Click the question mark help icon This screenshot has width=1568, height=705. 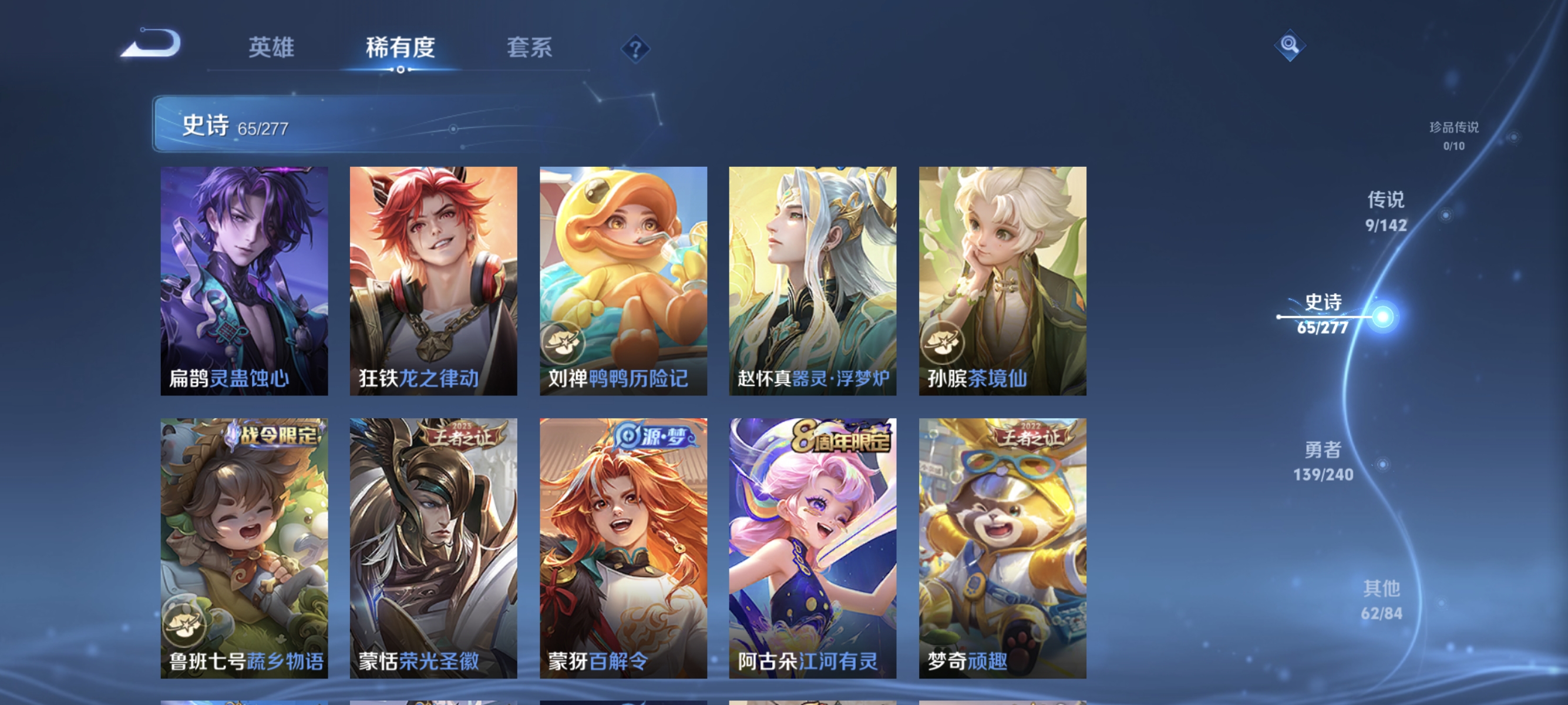635,50
